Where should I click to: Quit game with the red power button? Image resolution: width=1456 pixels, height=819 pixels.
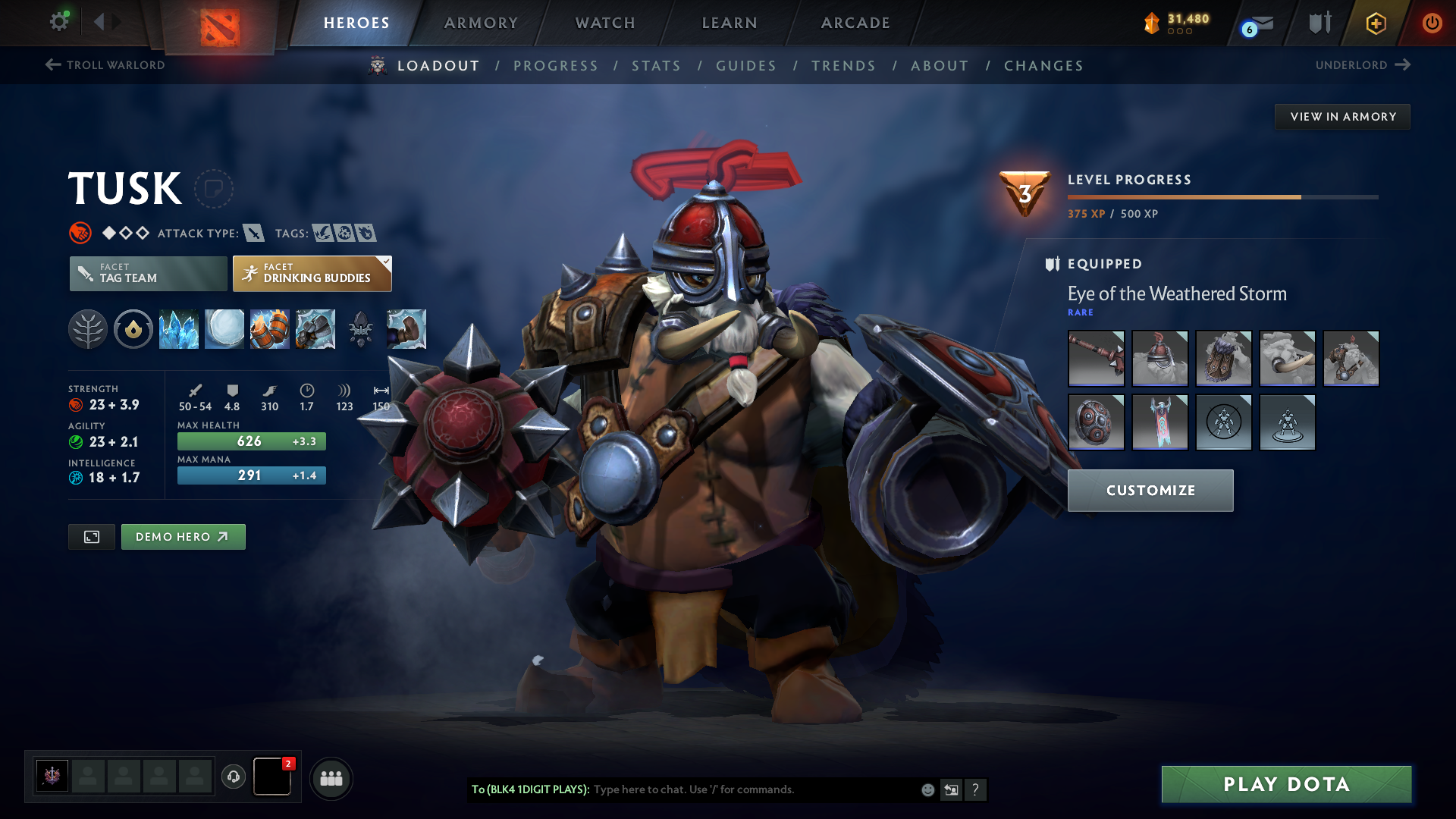(1432, 23)
